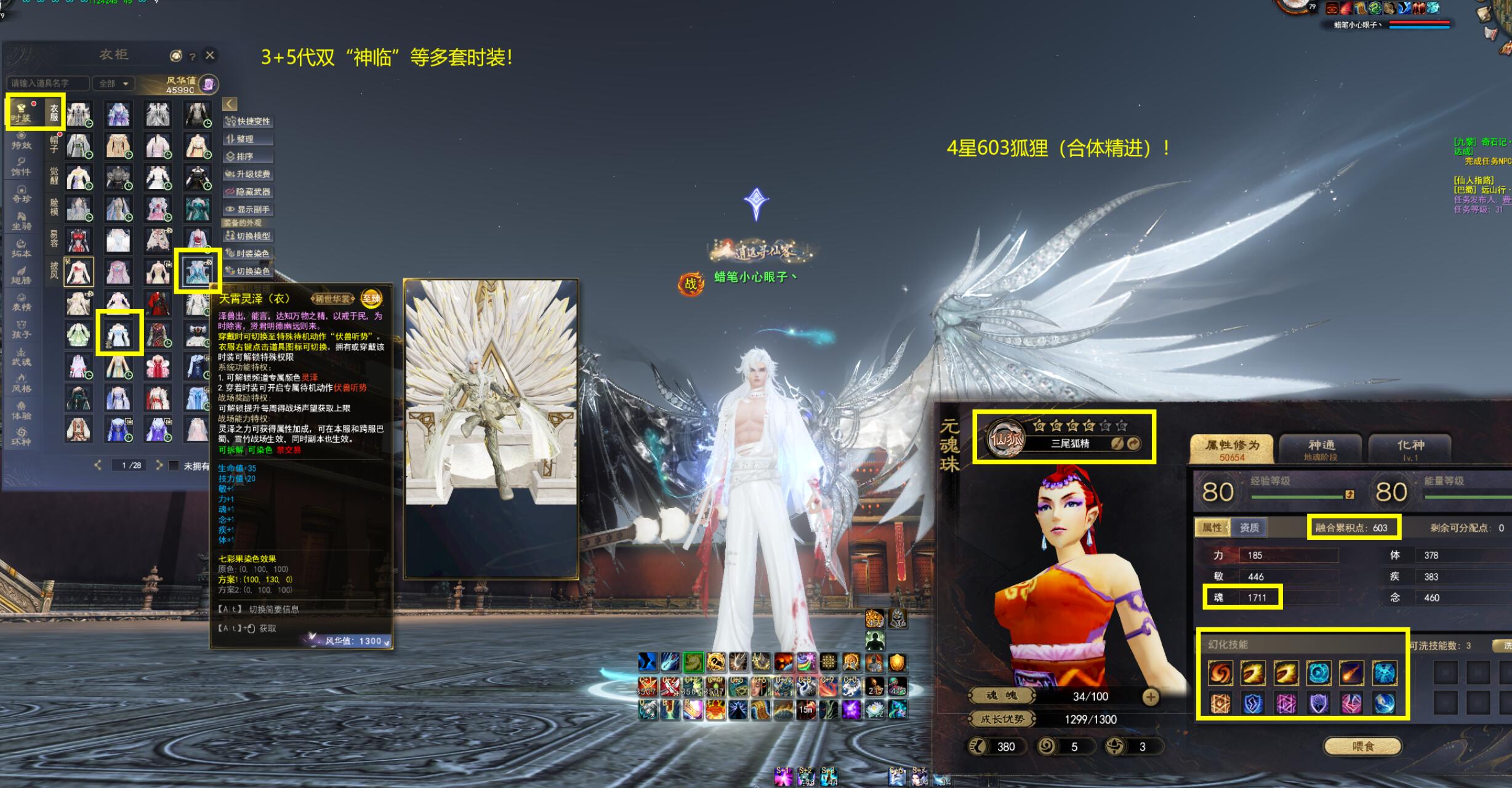Toggle the 隐藏武器 hide weapon option

(x=248, y=191)
